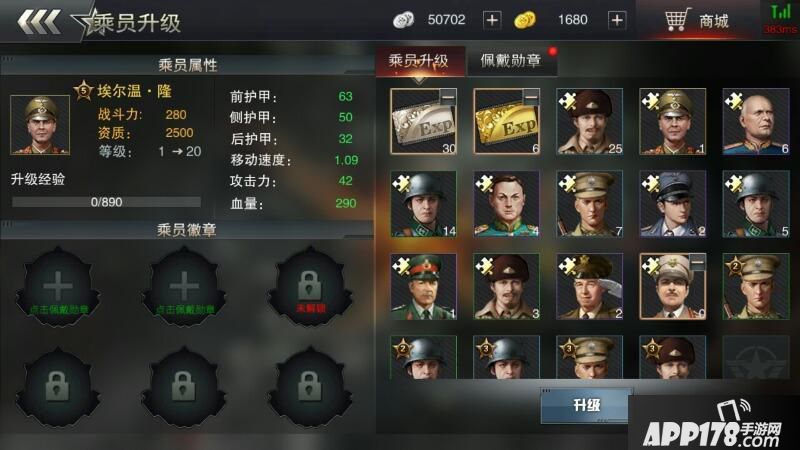Select the gold Exp ticket card
The width and height of the screenshot is (800, 450).
(505, 121)
